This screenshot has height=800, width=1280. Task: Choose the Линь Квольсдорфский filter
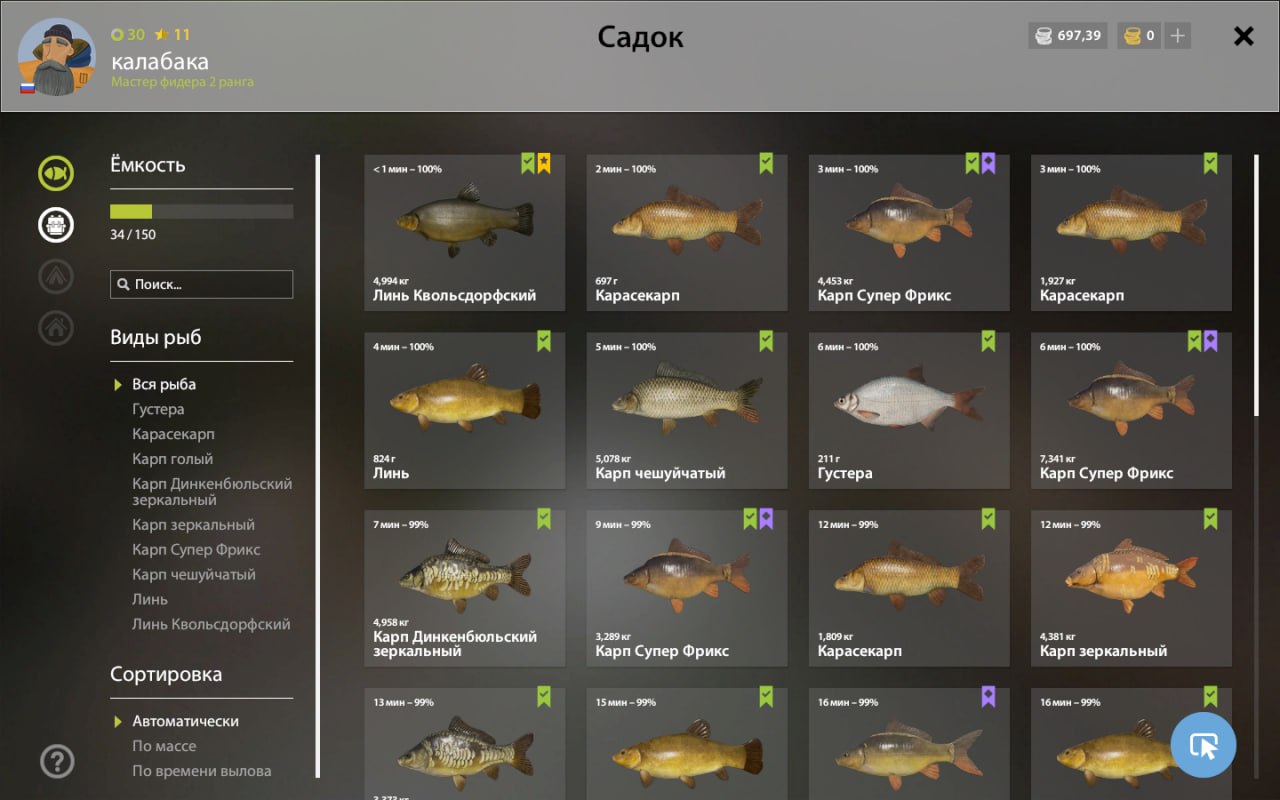tap(211, 624)
